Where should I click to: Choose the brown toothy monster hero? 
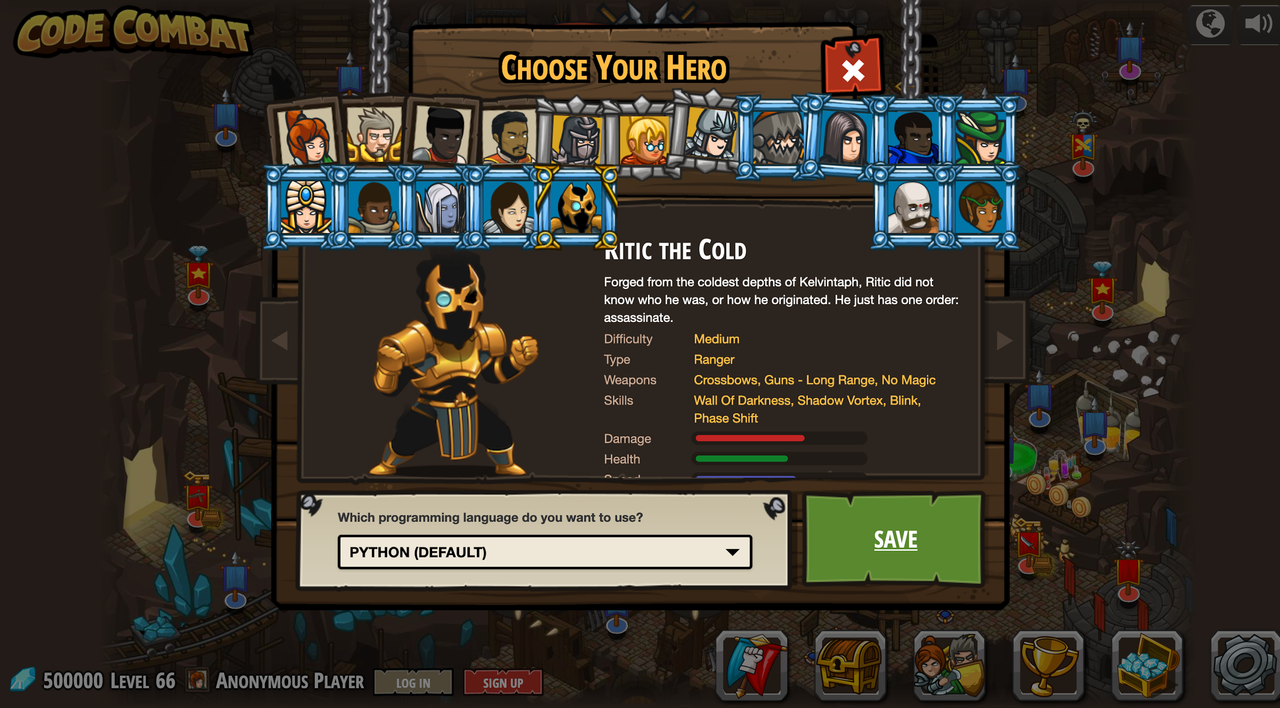tap(777, 138)
